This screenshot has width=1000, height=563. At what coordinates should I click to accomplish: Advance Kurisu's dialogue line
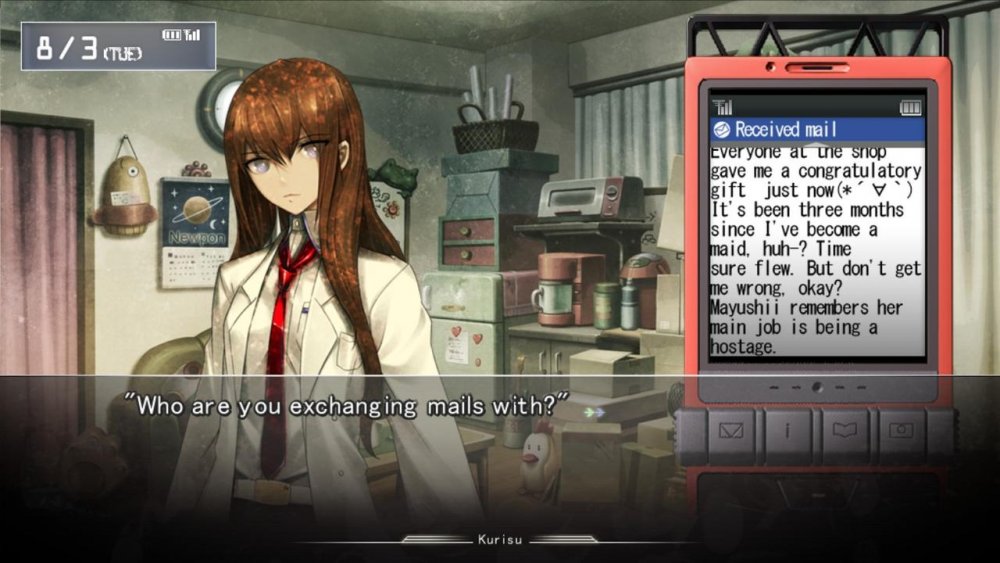[x=352, y=406]
